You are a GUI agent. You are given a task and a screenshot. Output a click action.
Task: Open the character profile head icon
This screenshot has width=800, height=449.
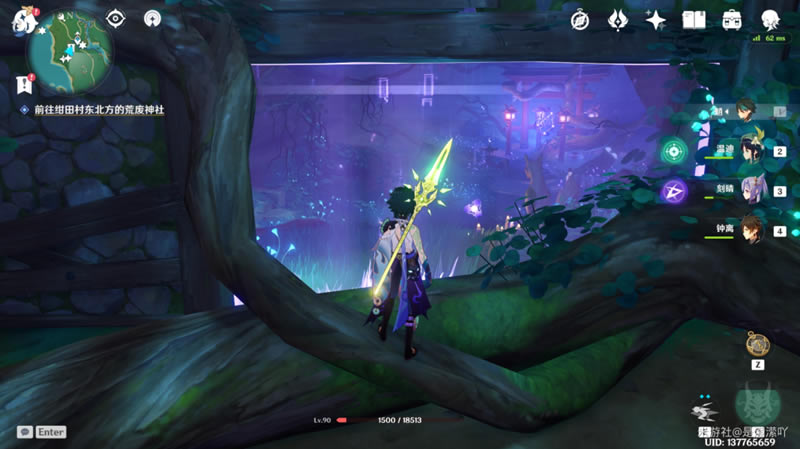[x=771, y=20]
